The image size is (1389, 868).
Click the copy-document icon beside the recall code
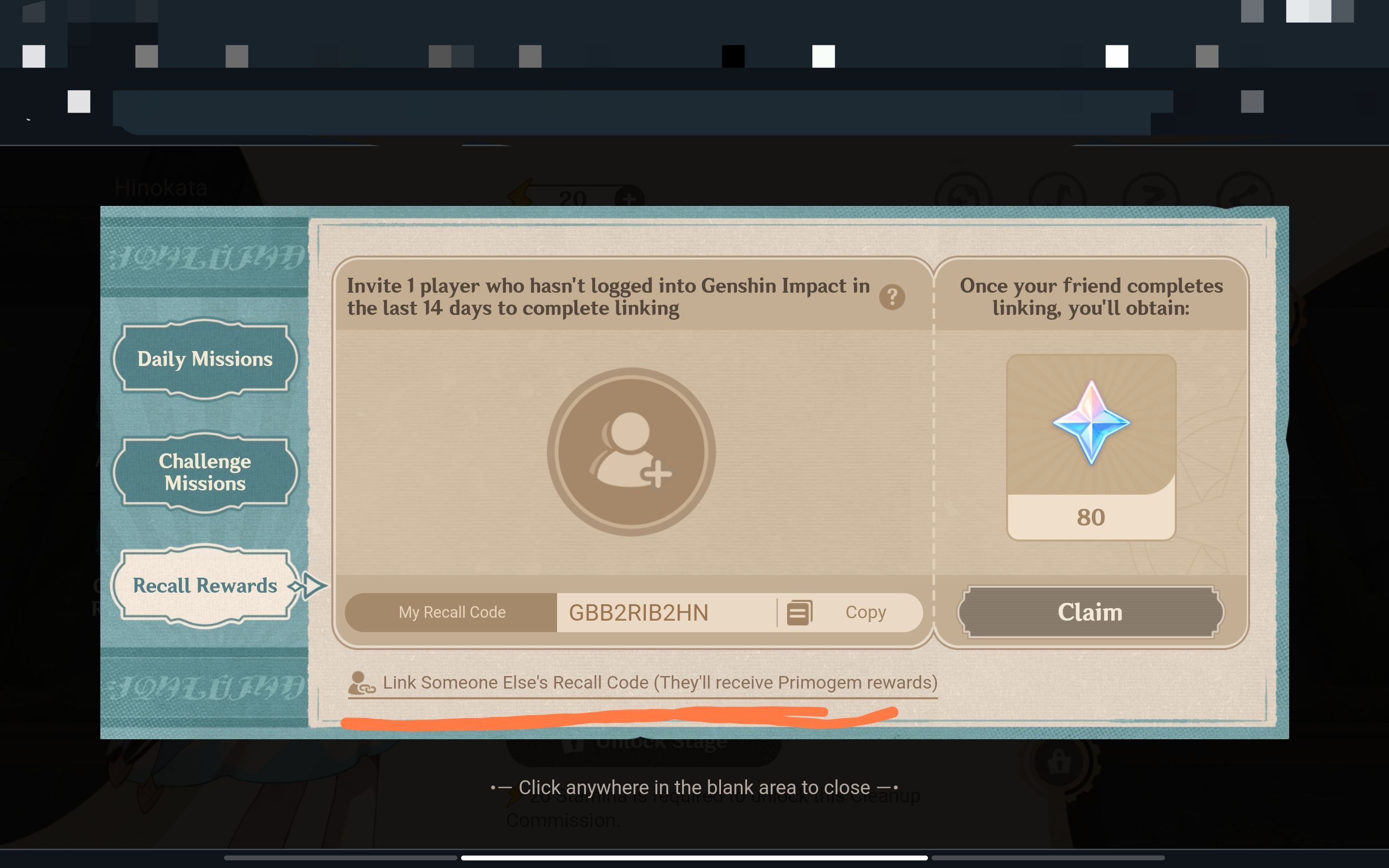point(800,612)
